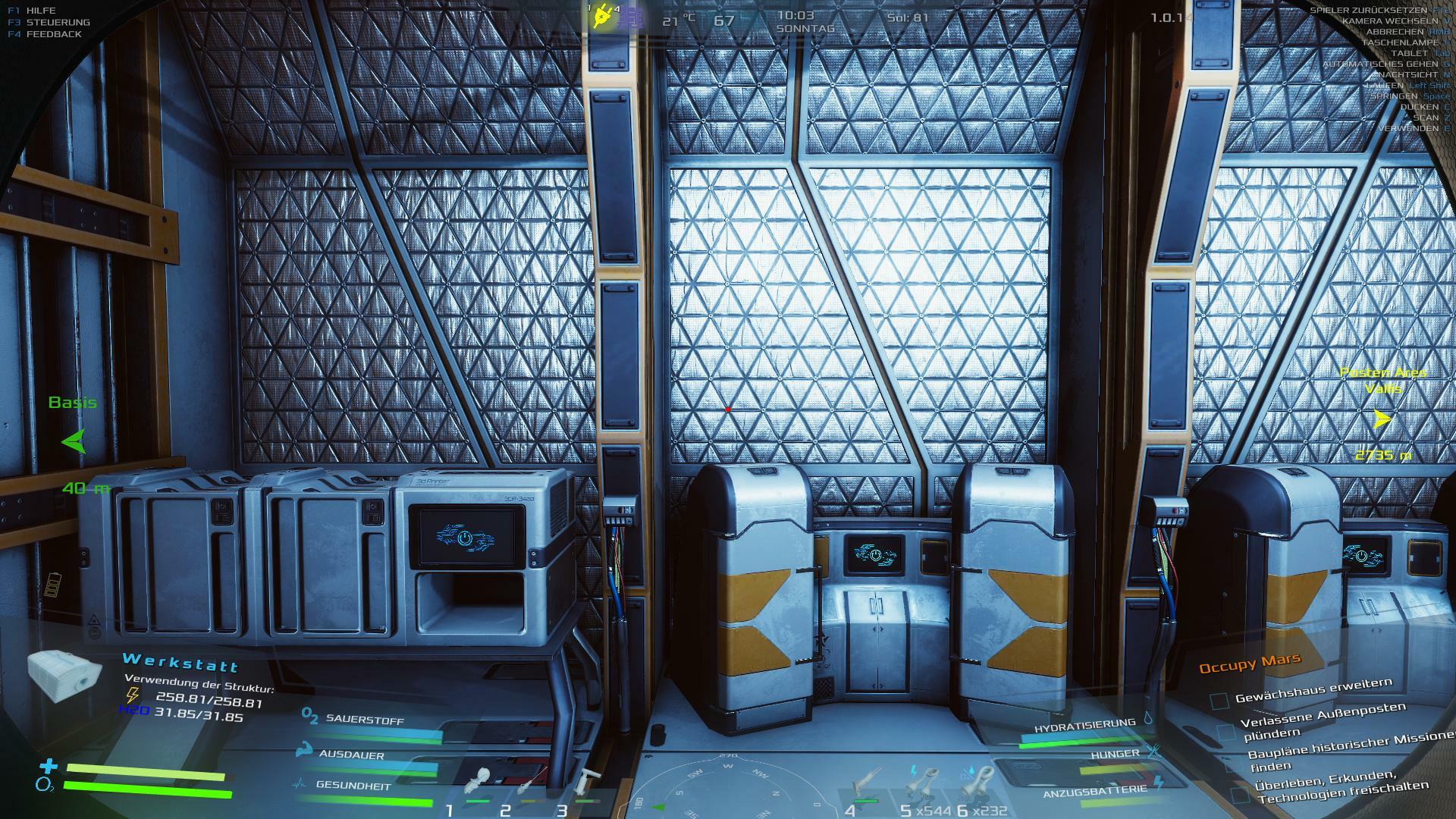Tick the 'Gewächshaus erweitern' objective checkbox
Viewport: 1456px width, 819px height.
1219,701
